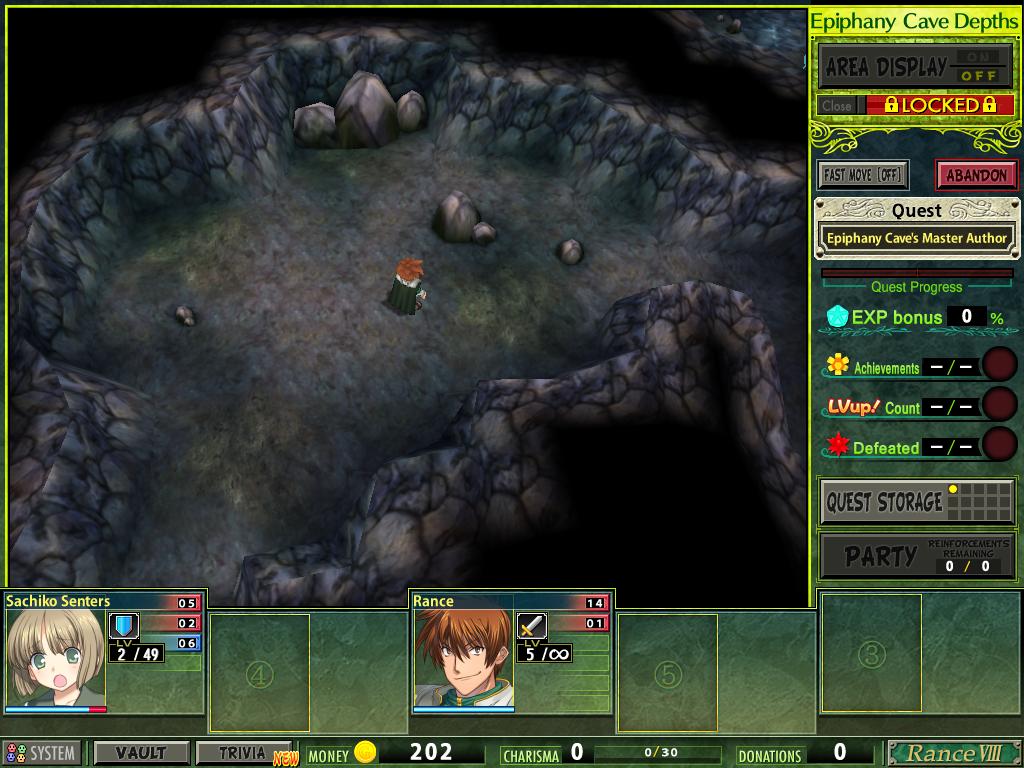1024x768 pixels.
Task: Select empty party slot number 3
Action: click(x=871, y=654)
